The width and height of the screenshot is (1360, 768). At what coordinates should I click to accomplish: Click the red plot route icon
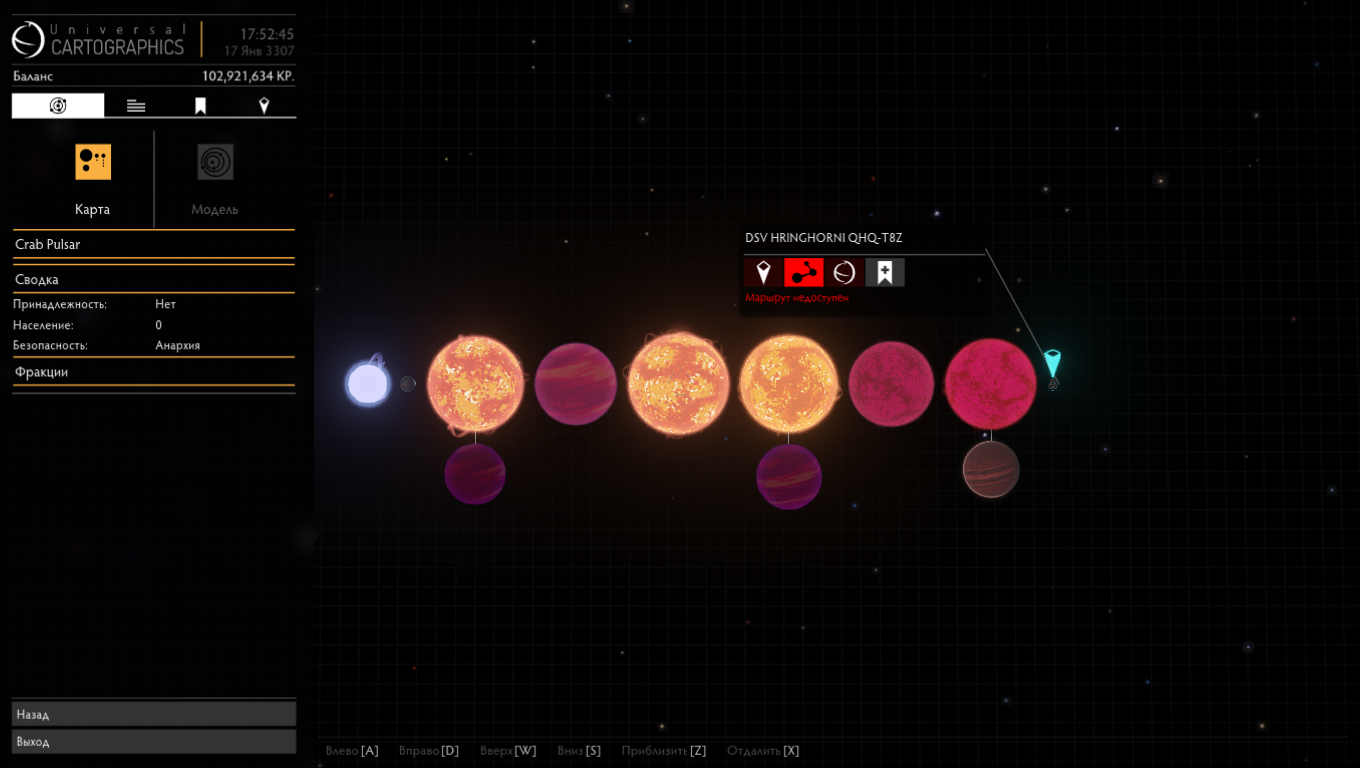pos(804,272)
